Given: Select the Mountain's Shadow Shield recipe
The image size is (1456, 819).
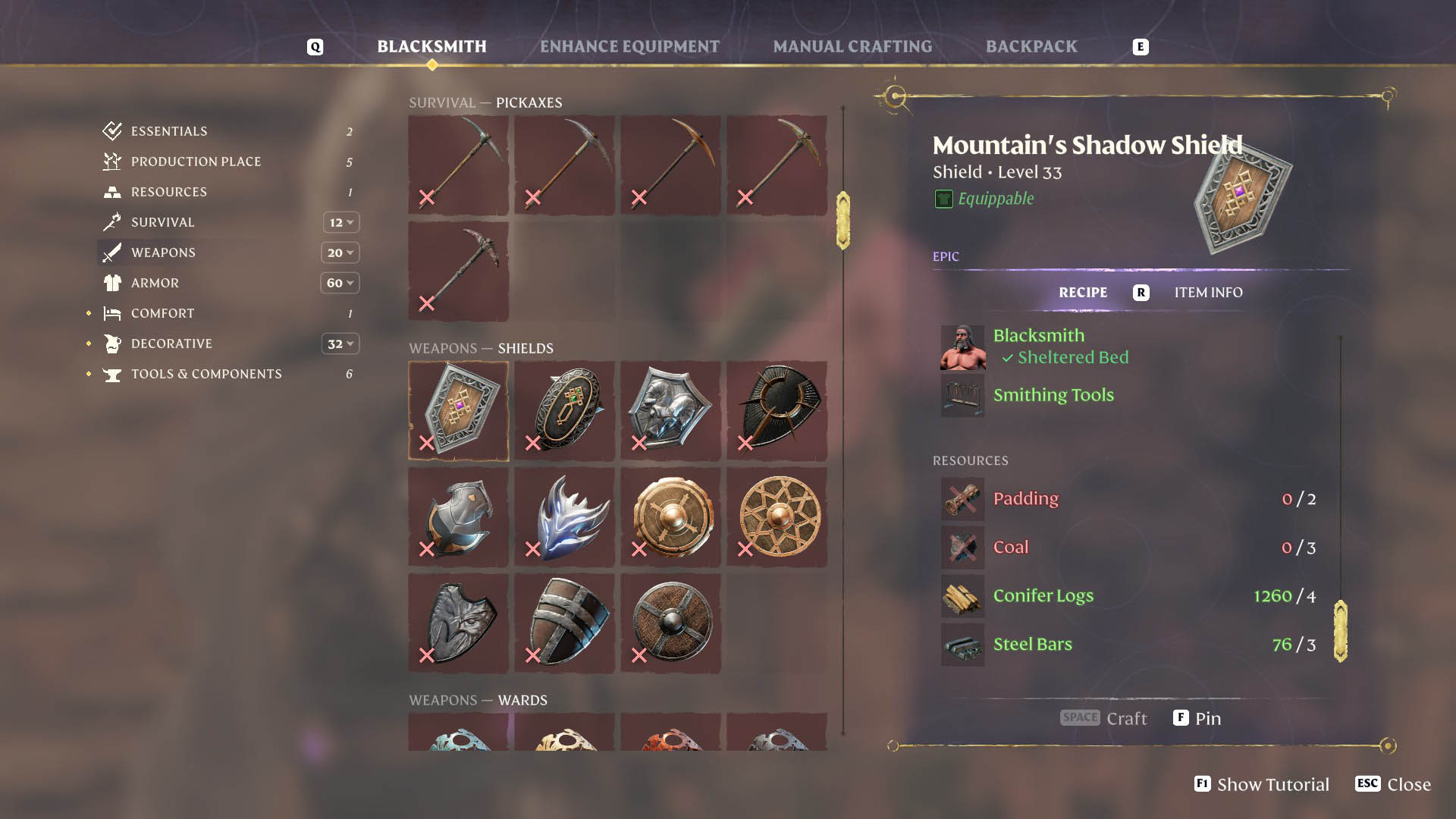Looking at the screenshot, I should tap(457, 410).
